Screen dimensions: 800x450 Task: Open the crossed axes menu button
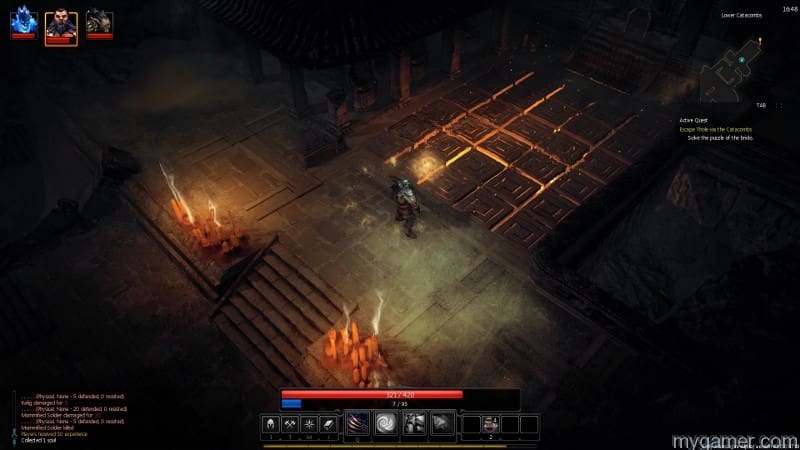(x=290, y=425)
